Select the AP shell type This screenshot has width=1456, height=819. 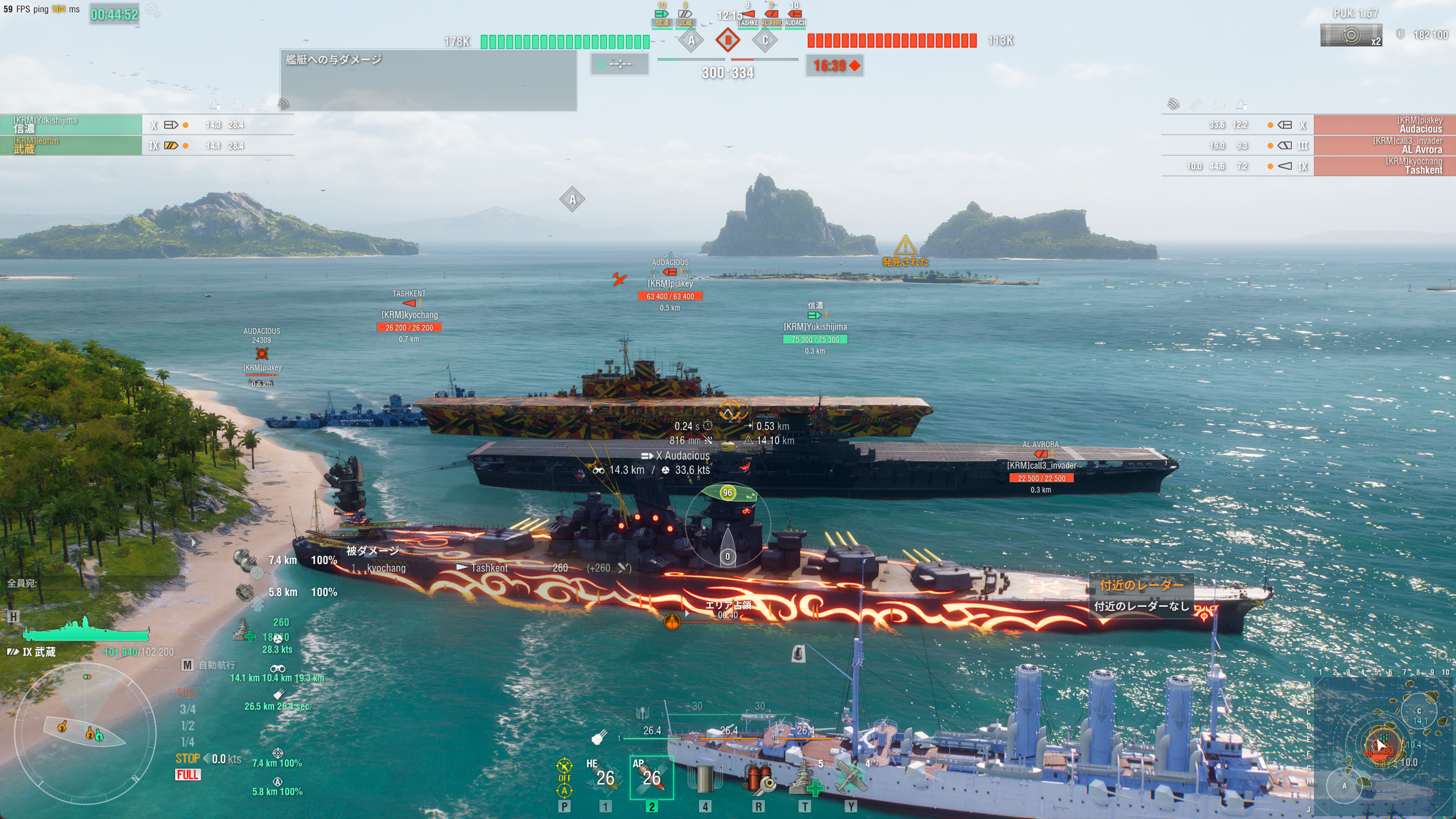651,777
